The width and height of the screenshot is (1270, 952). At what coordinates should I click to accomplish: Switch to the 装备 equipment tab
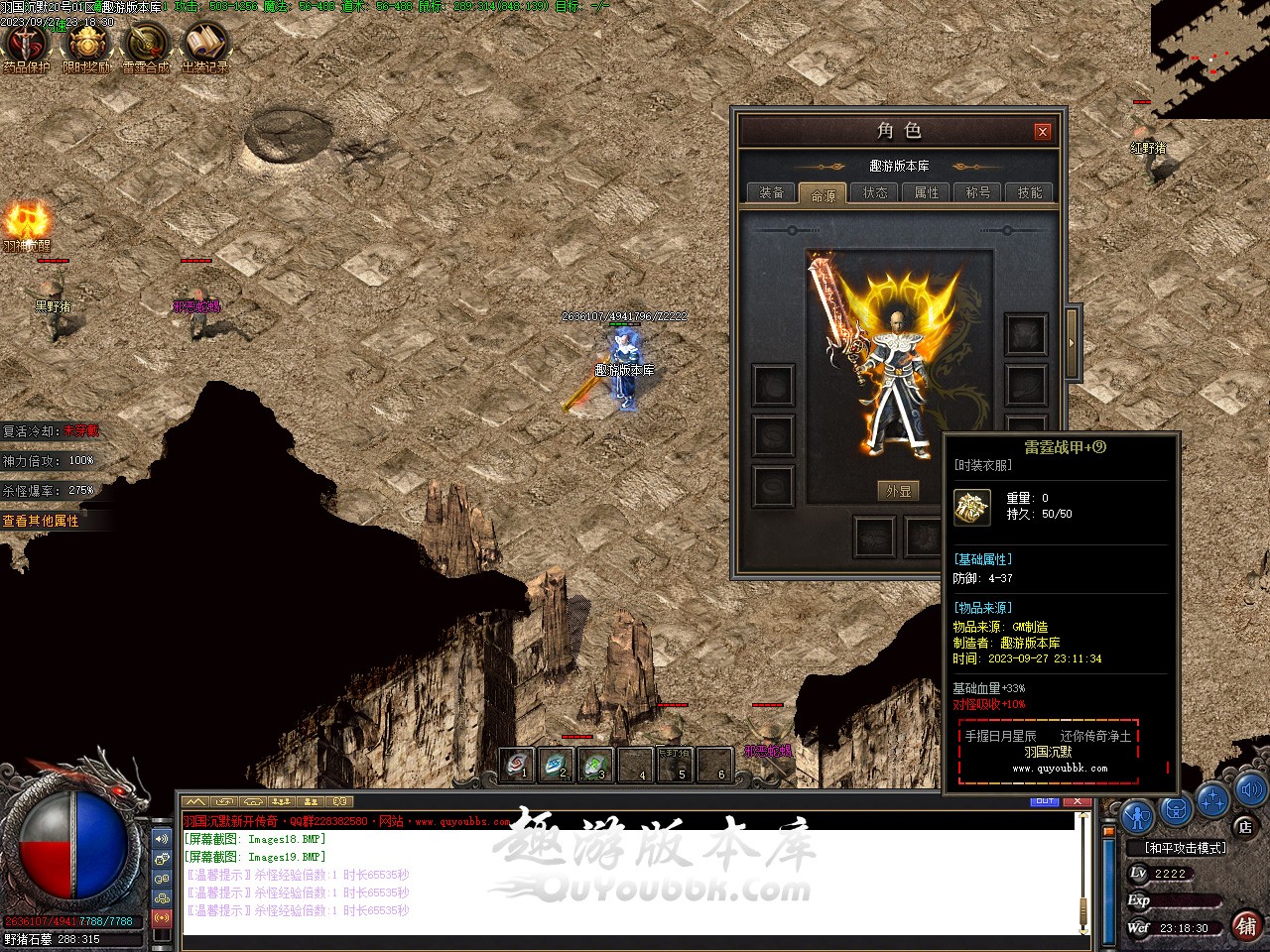point(772,192)
